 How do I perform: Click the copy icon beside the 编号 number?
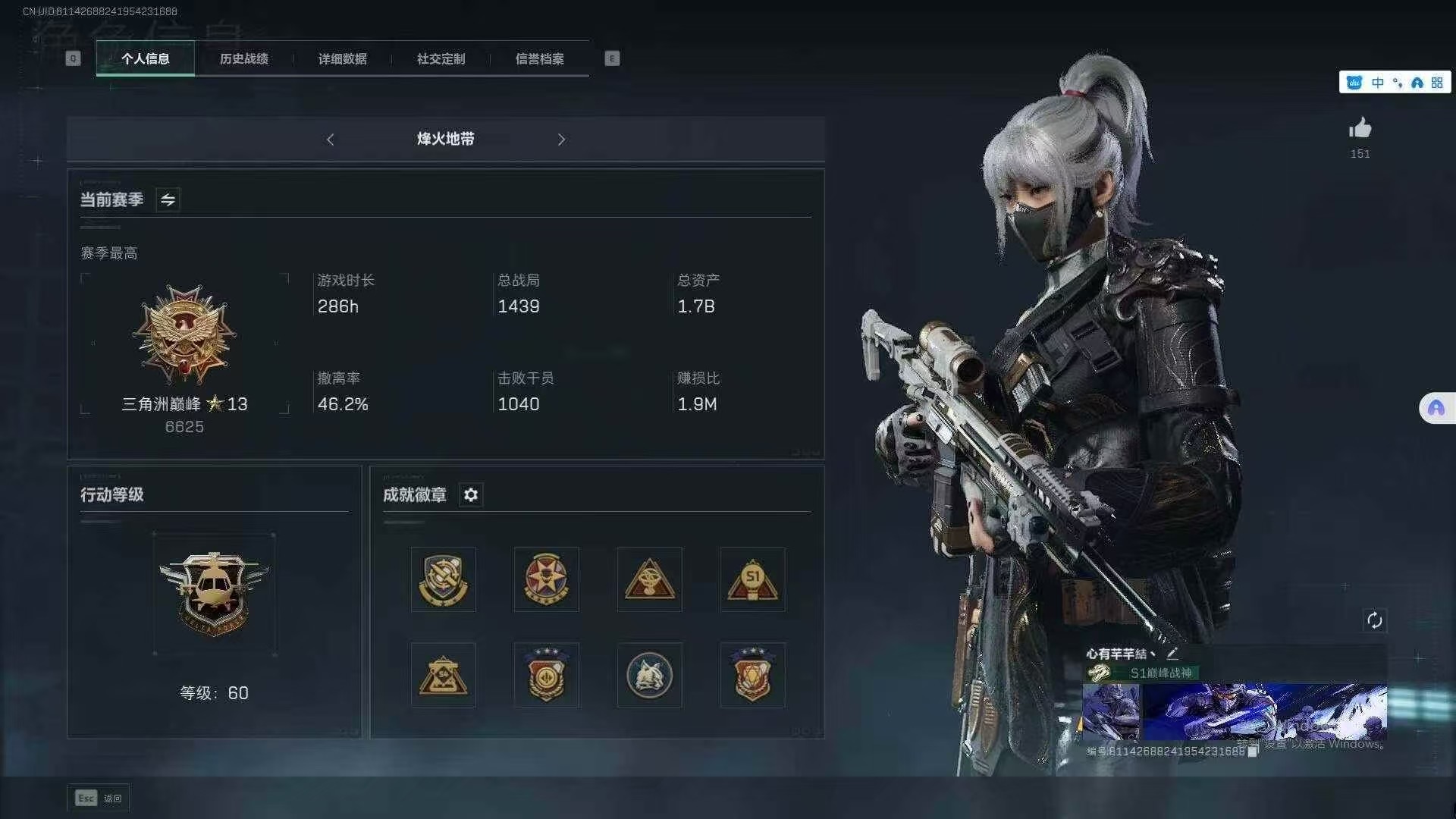(x=1253, y=752)
